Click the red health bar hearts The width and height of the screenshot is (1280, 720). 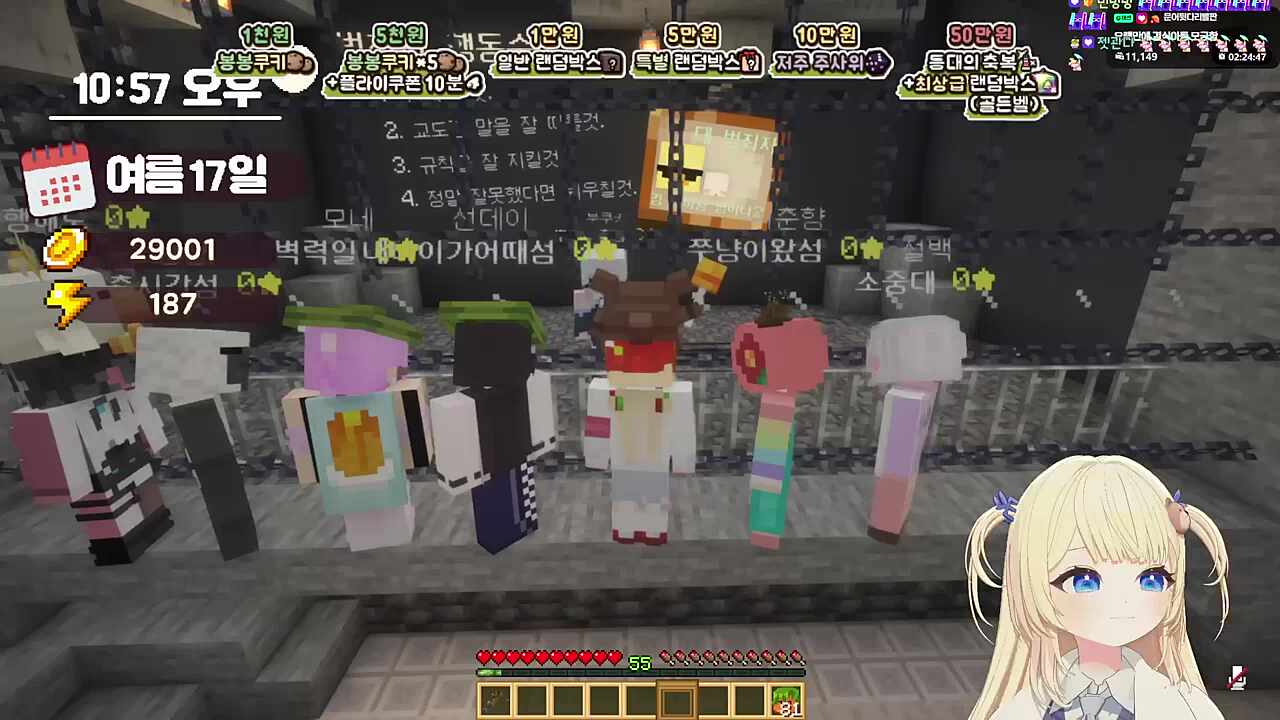click(x=550, y=658)
